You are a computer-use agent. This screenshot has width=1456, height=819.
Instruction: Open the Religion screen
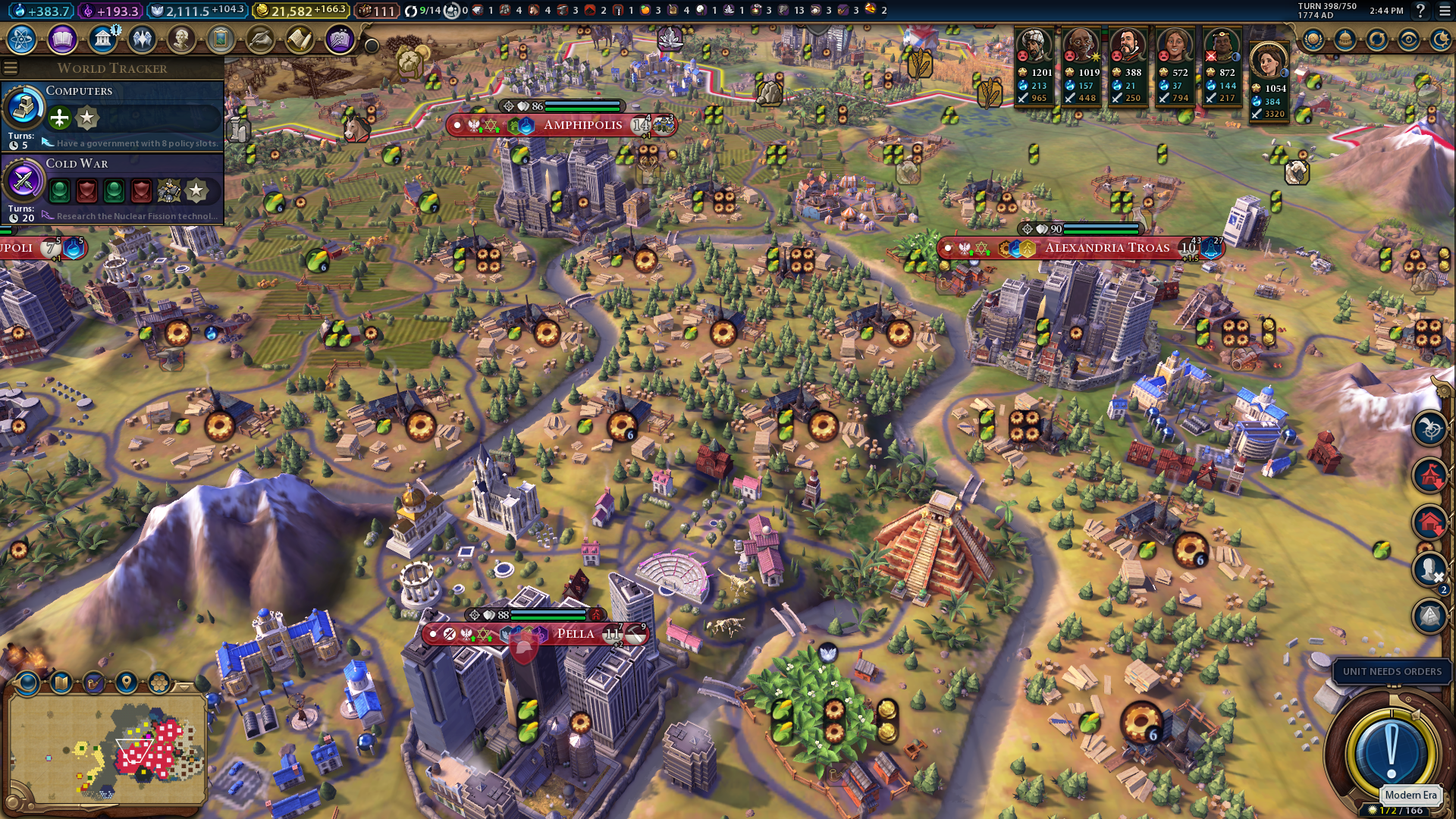pos(142,39)
